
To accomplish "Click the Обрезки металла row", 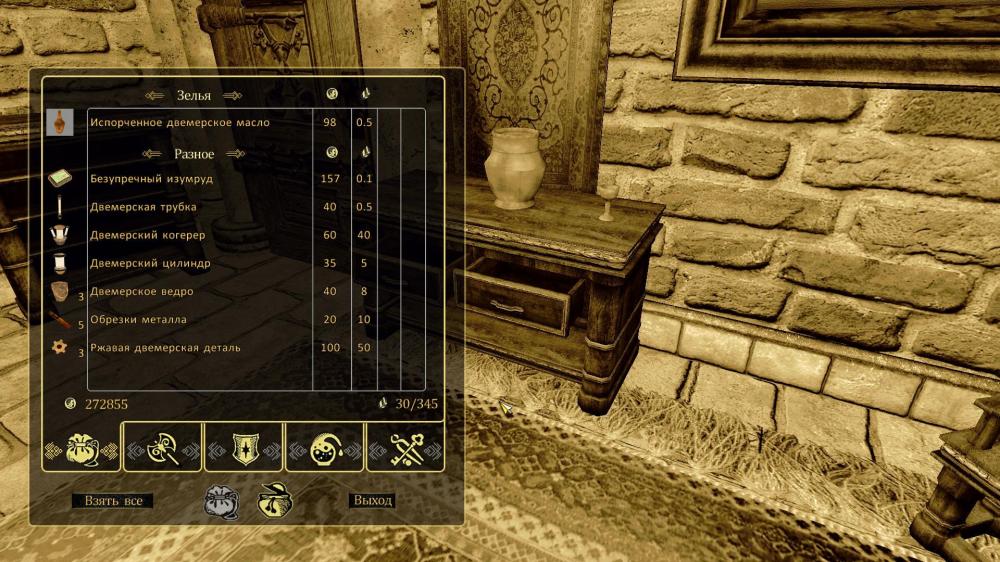I will click(x=138, y=319).
